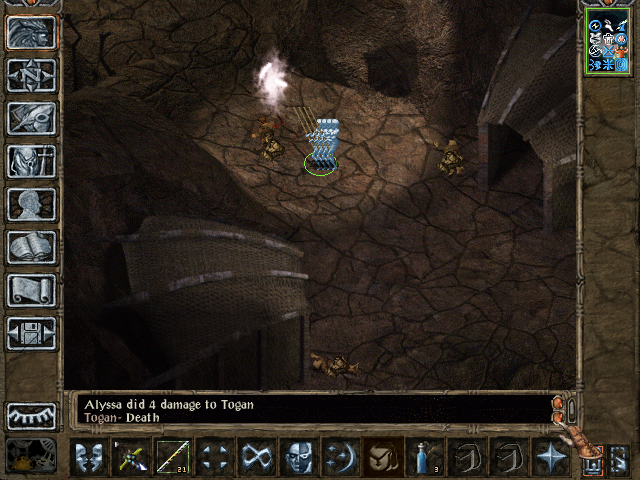
Task: Activate the four-arrows guard action
Action: pyautogui.click(x=214, y=457)
